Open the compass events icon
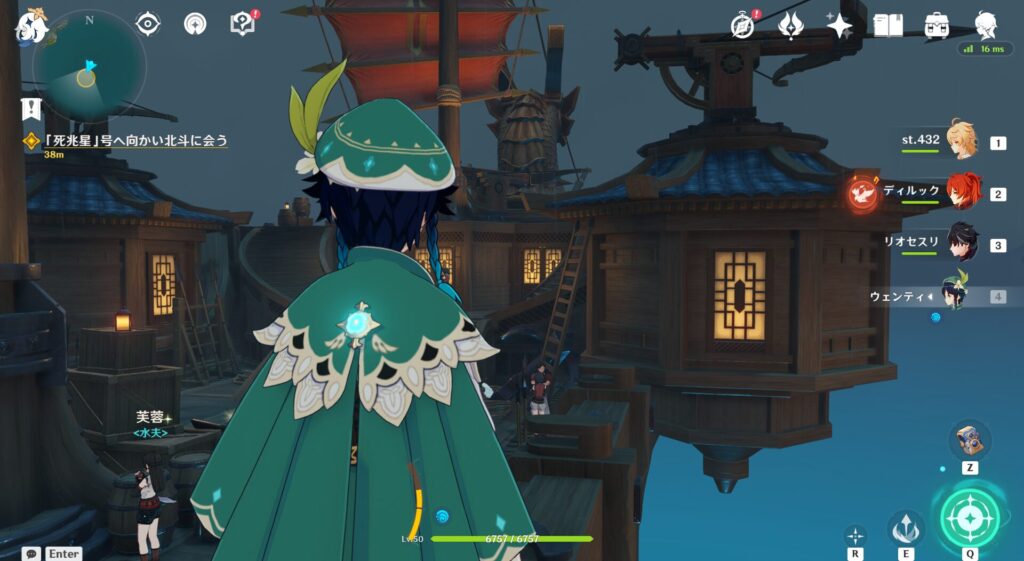 tap(742, 26)
